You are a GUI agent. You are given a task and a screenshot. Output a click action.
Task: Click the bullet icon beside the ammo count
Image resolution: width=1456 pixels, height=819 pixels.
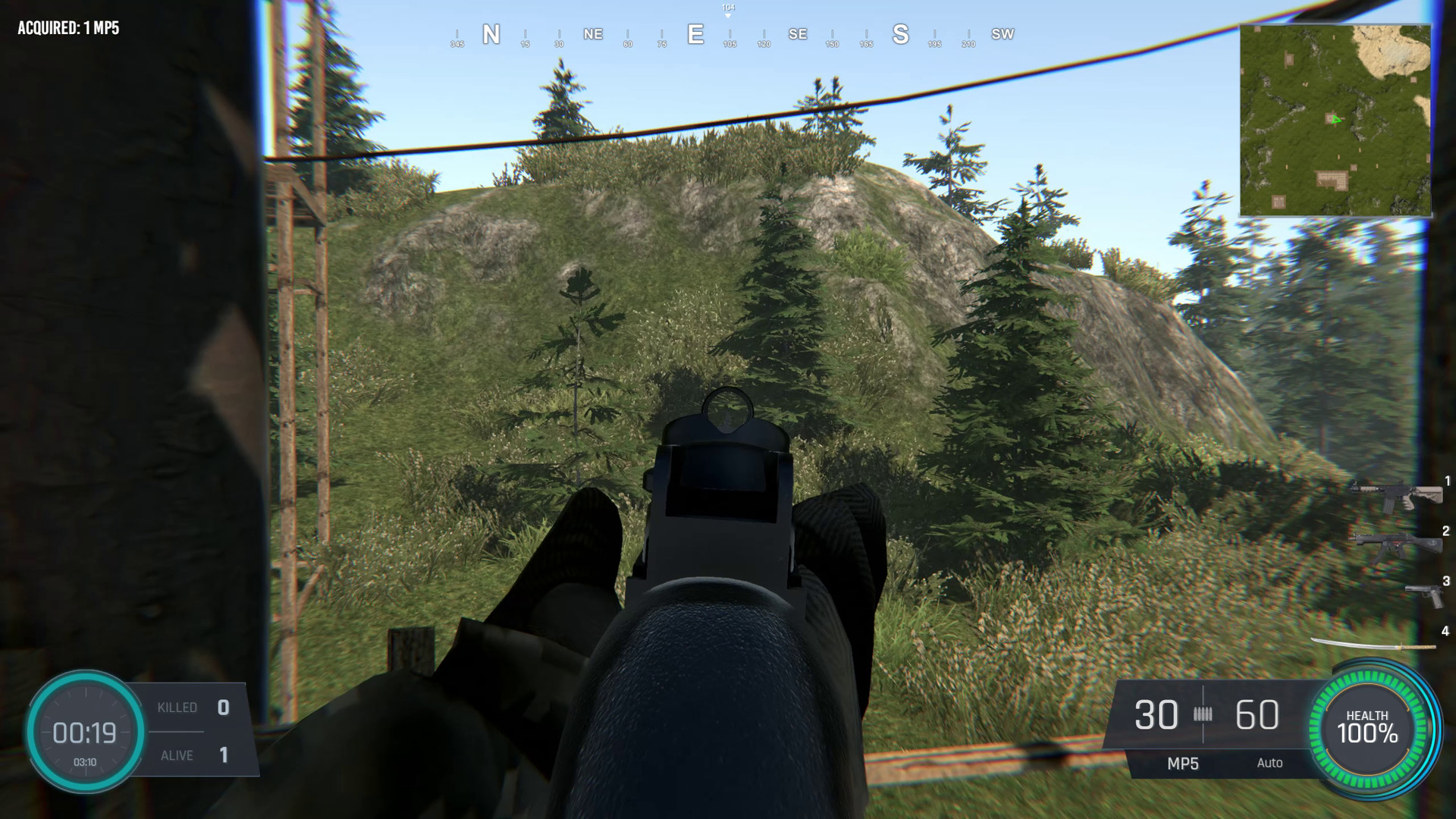coord(1206,714)
